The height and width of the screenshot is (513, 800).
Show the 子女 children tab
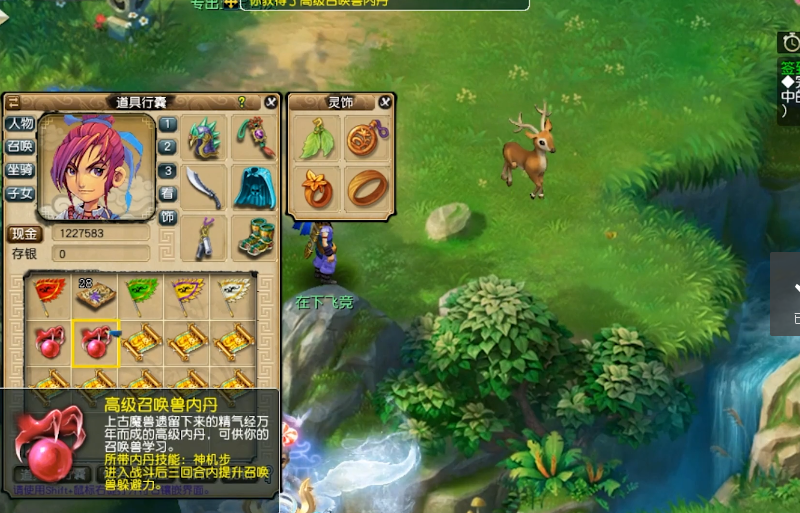point(20,194)
